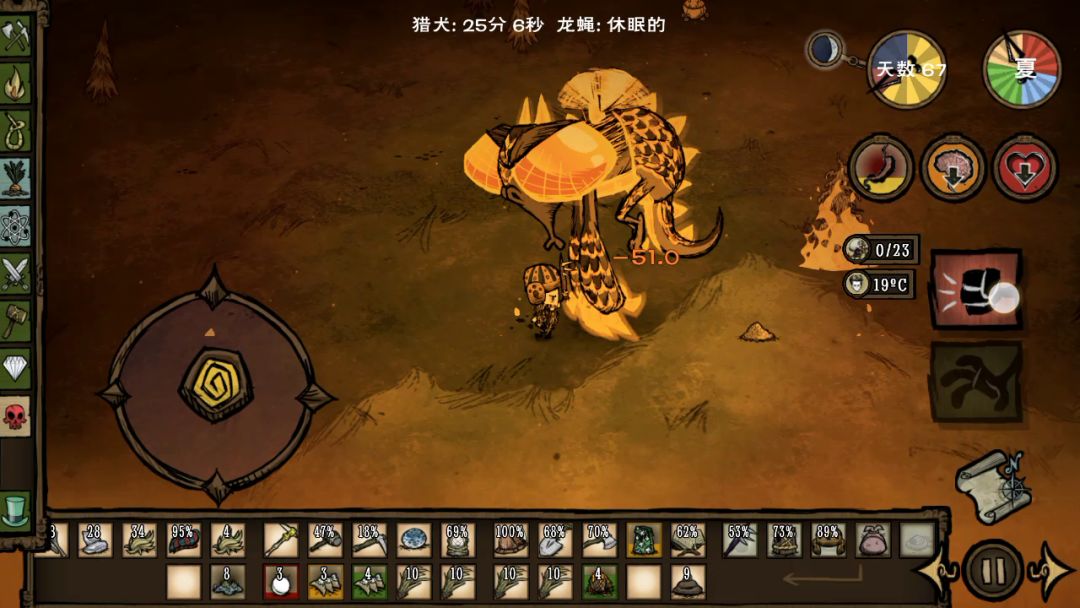This screenshot has height=608, width=1080.
Task: Open the Fire crafting tab
Action: (15, 84)
